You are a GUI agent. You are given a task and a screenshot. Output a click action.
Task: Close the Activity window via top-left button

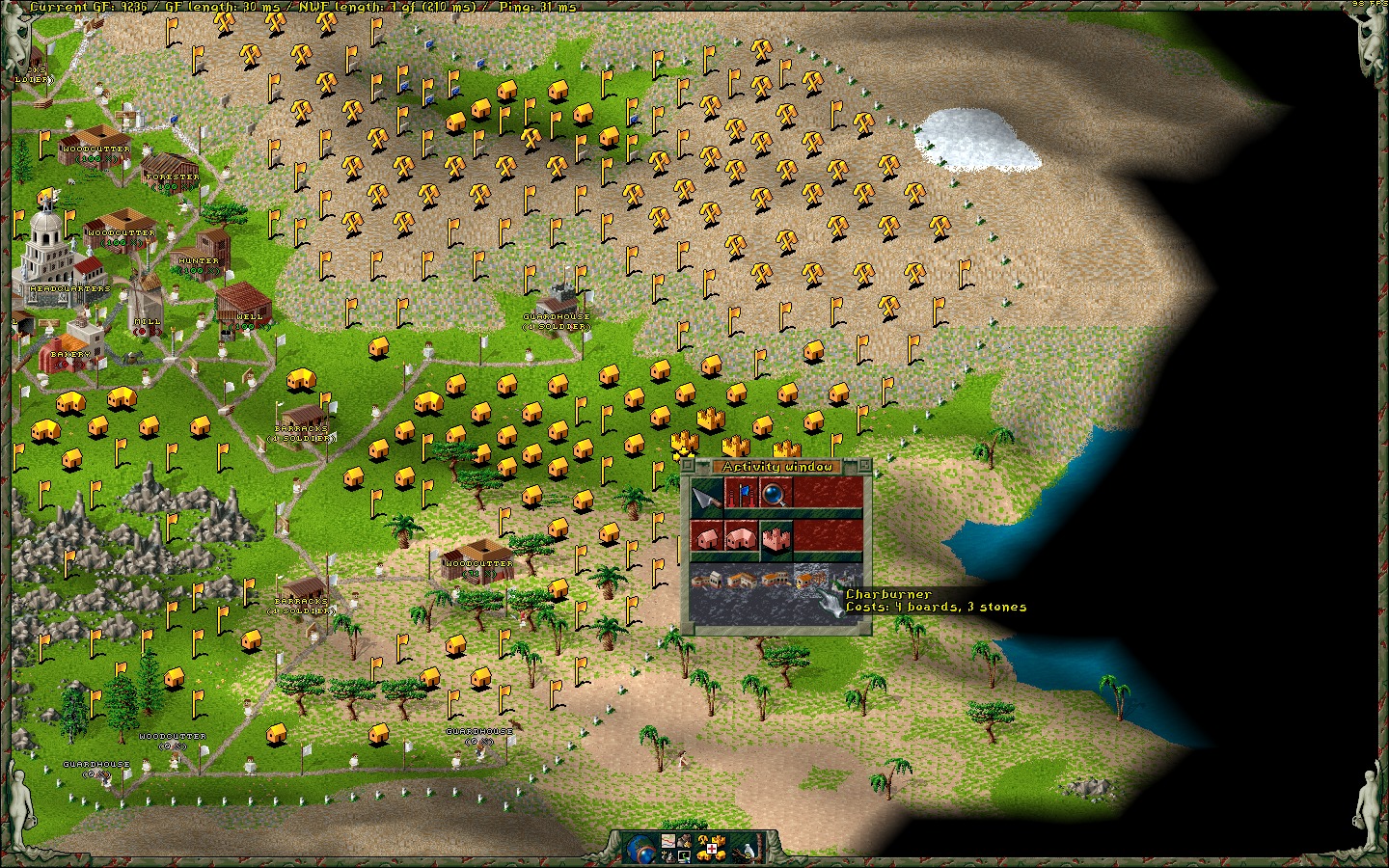click(x=688, y=466)
